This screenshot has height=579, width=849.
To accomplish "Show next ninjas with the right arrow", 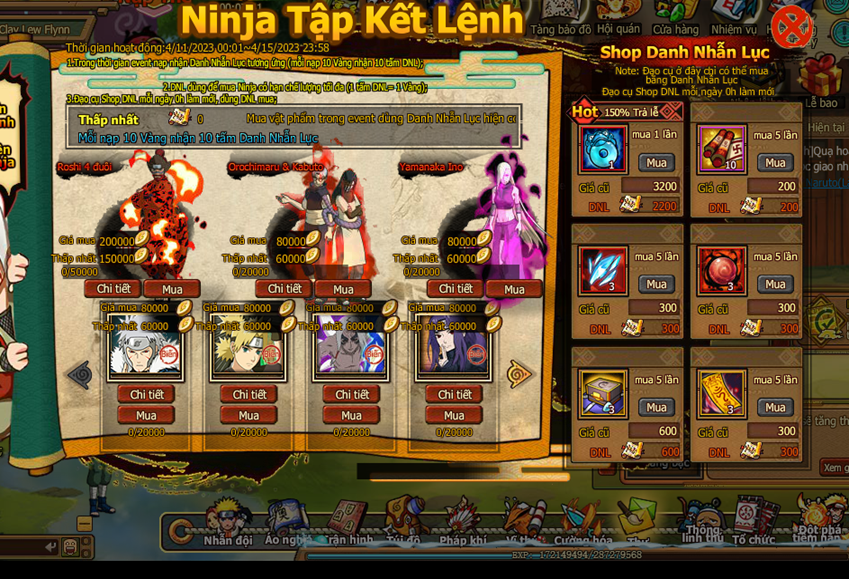I will (x=519, y=374).
